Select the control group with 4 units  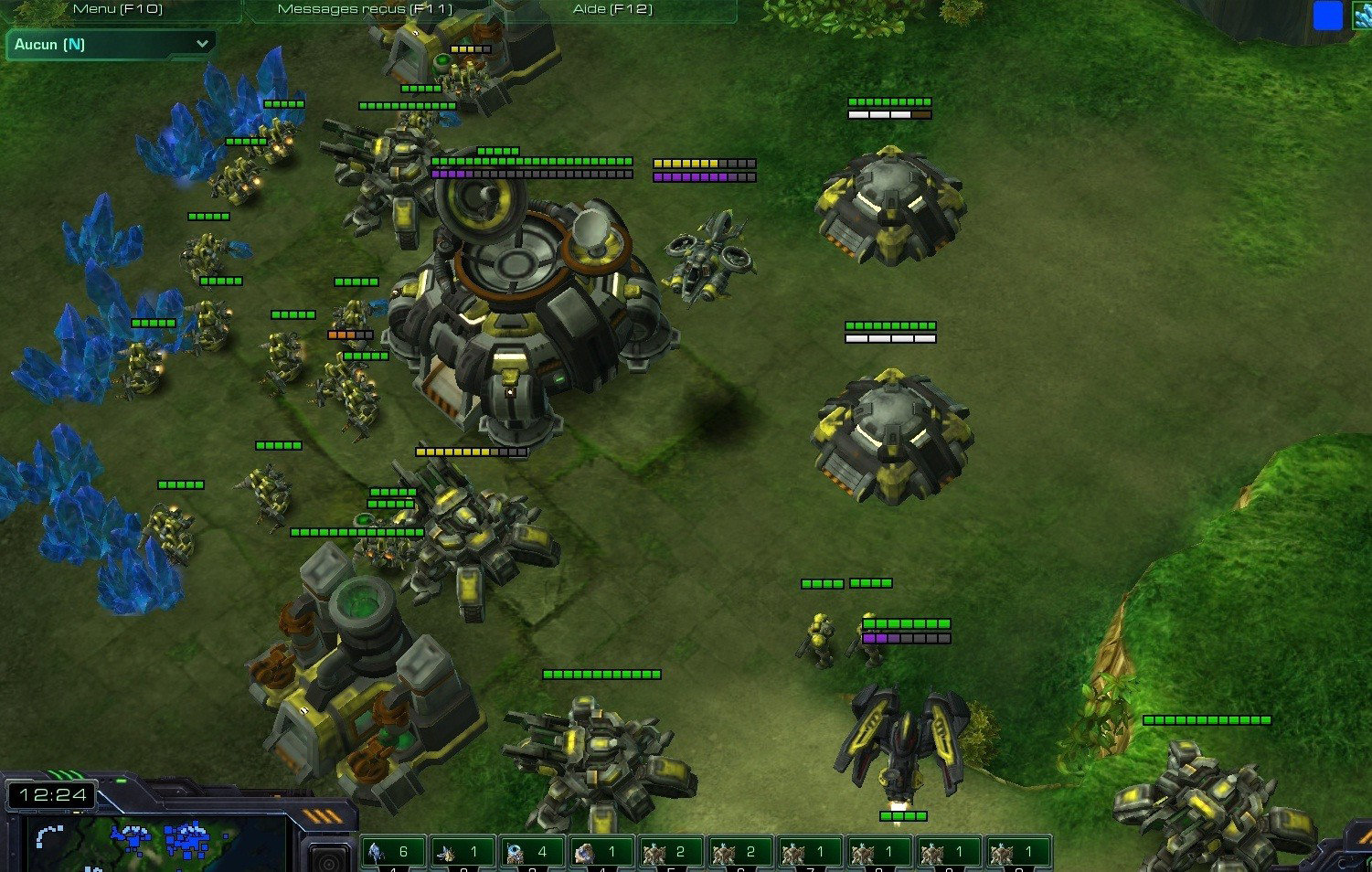click(x=532, y=853)
